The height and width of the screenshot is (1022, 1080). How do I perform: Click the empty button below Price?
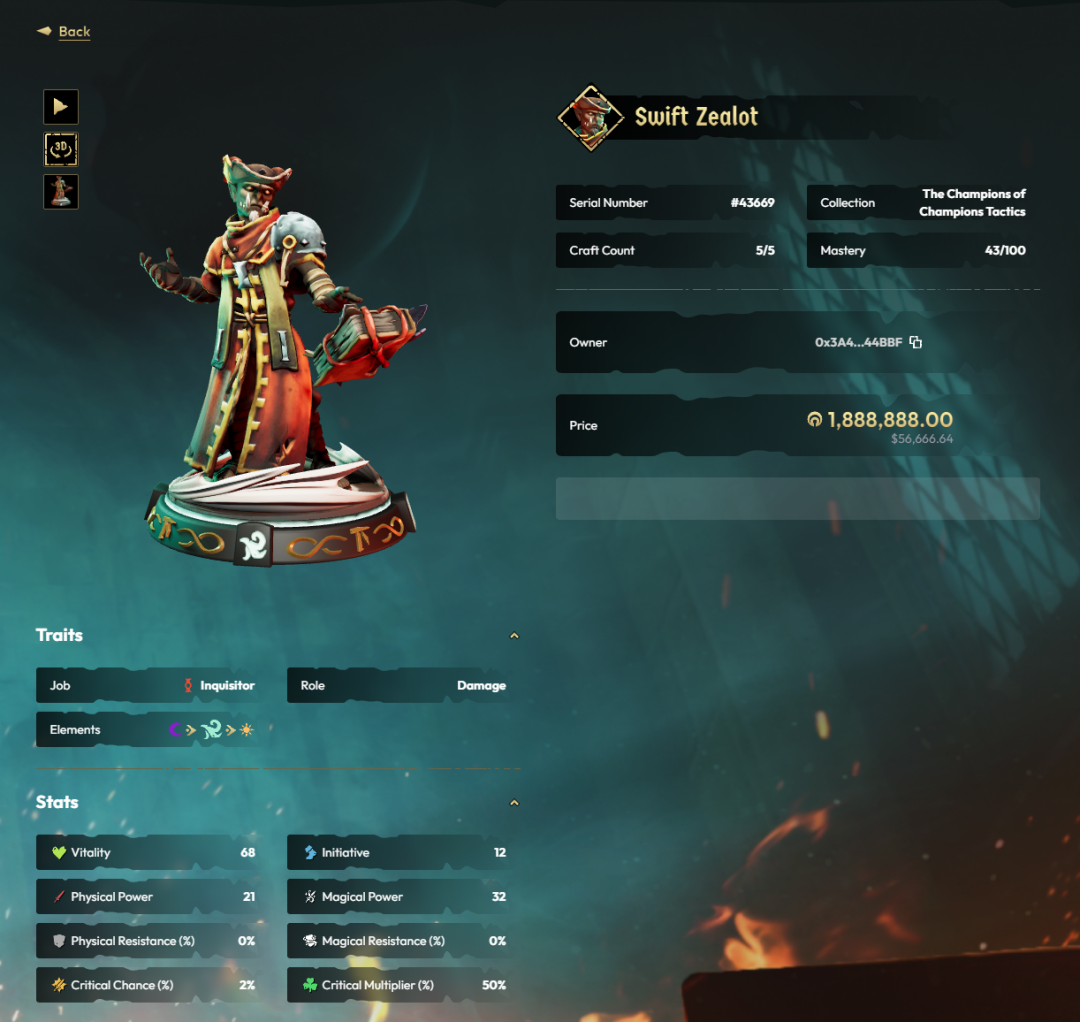click(x=797, y=498)
